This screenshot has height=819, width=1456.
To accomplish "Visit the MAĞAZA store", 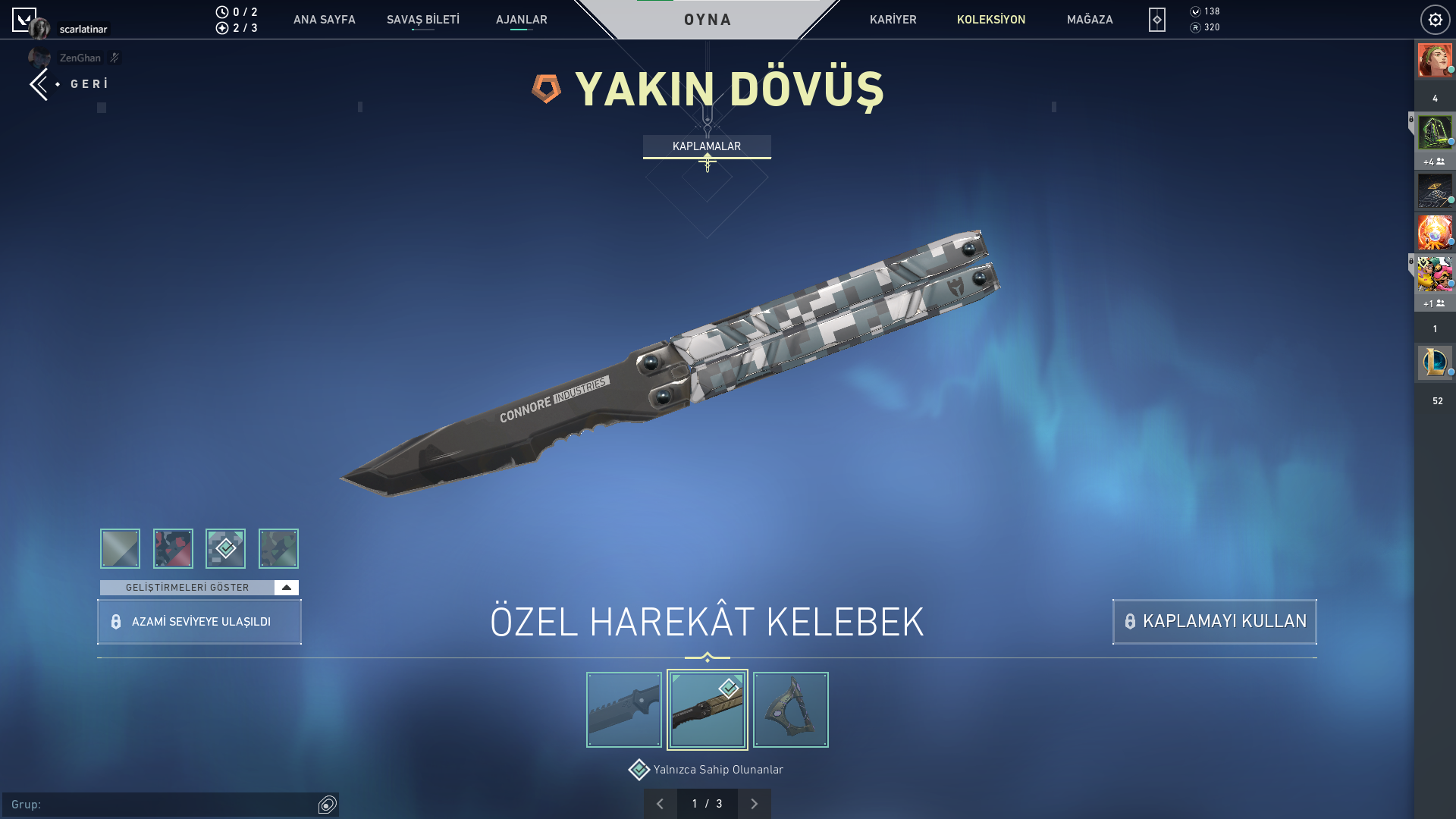I will point(1089,20).
